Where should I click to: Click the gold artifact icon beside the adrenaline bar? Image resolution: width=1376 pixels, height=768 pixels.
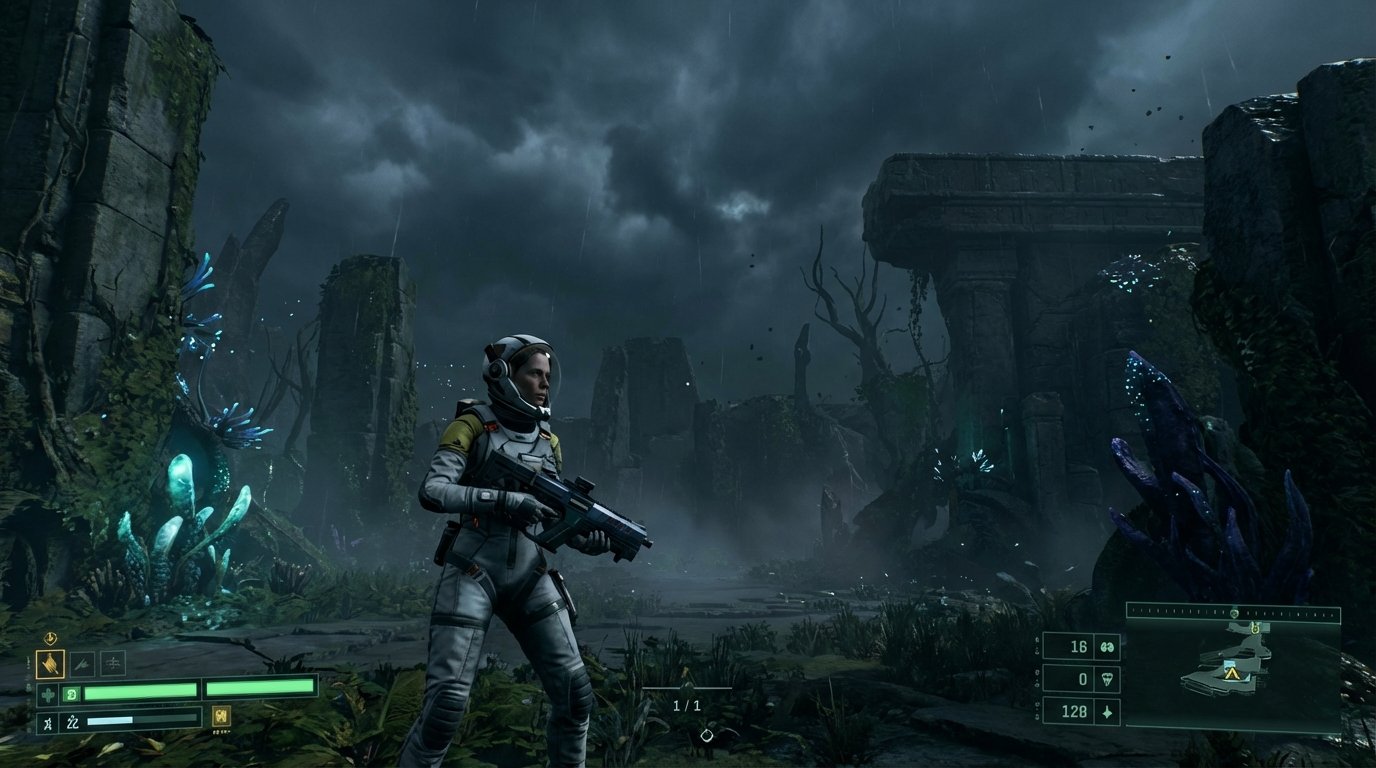[x=221, y=716]
